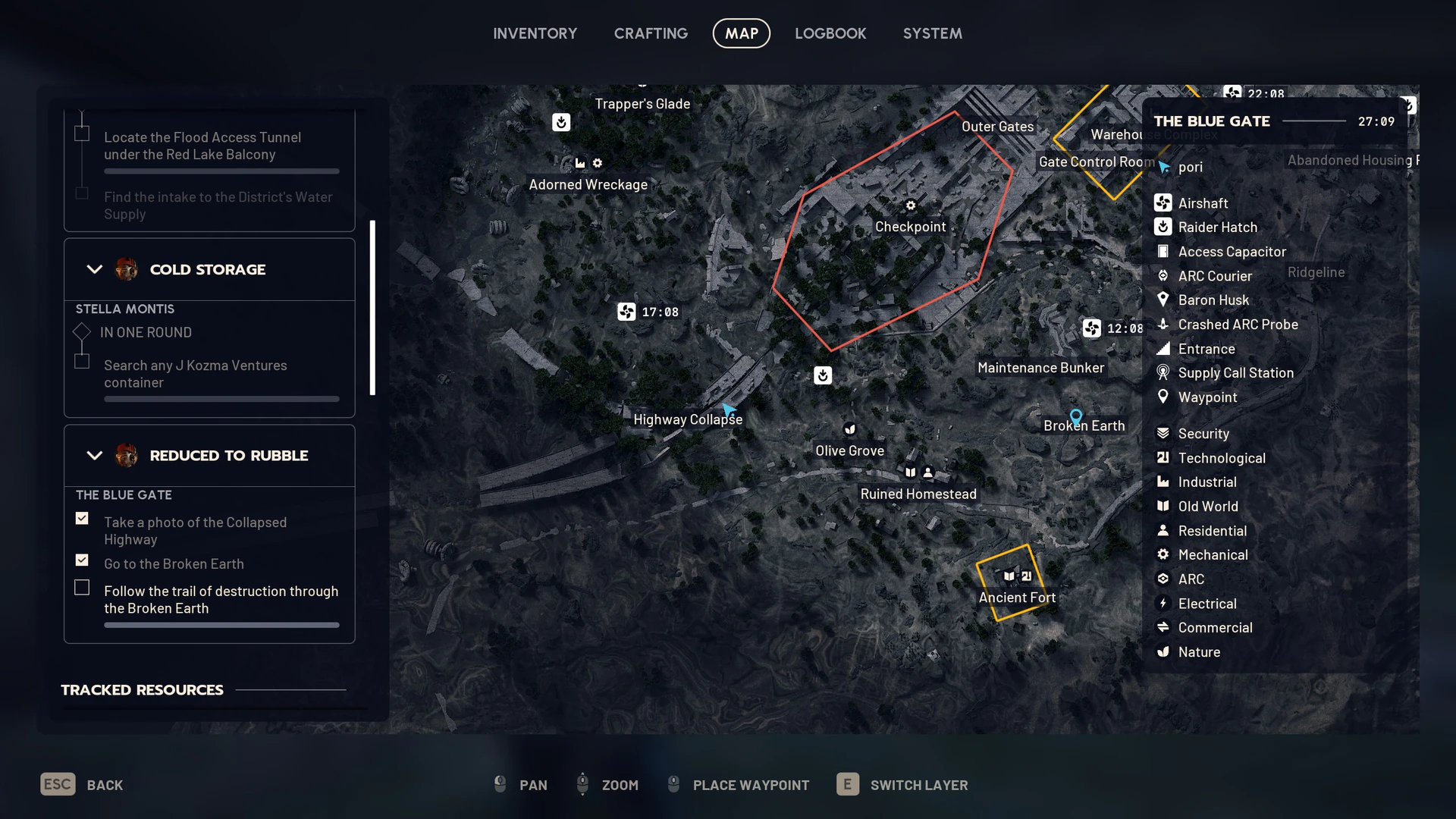Collapse the Reduced to Rubble quest

click(95, 456)
